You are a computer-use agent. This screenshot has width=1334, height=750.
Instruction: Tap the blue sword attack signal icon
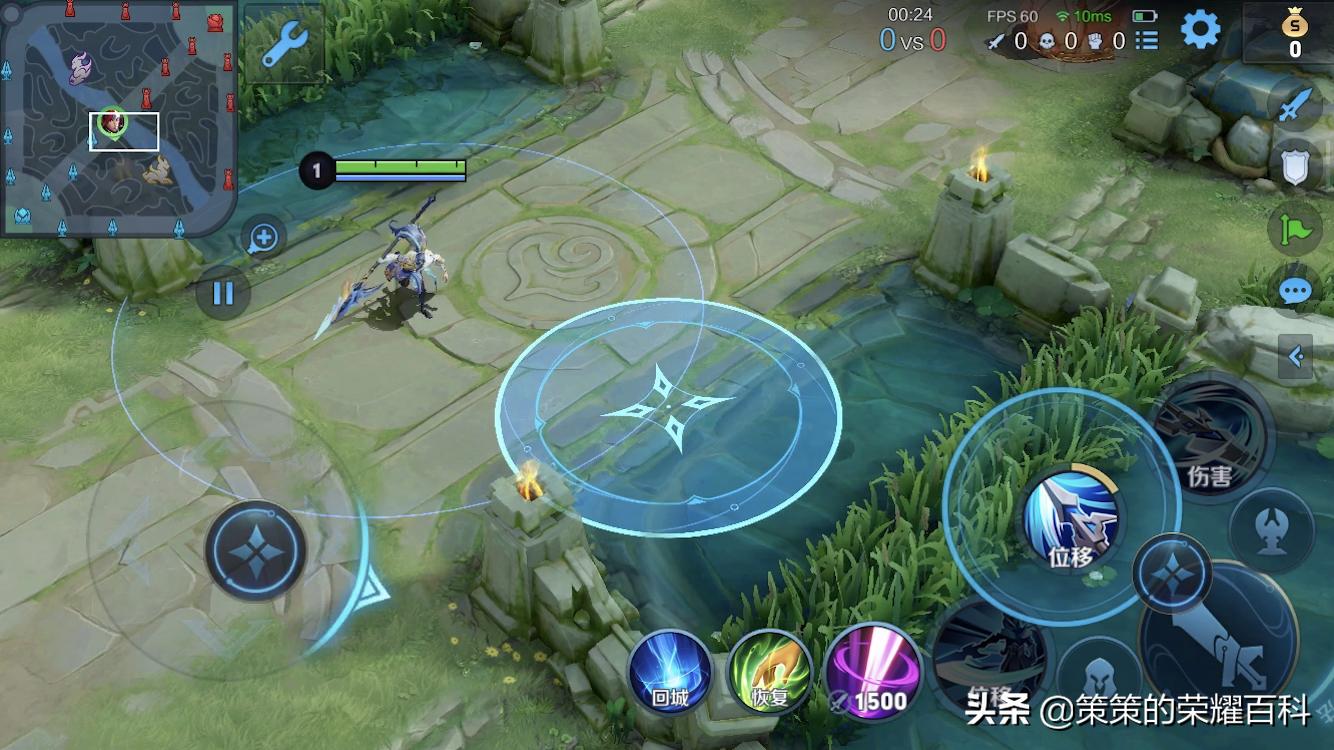pyautogui.click(x=1296, y=104)
